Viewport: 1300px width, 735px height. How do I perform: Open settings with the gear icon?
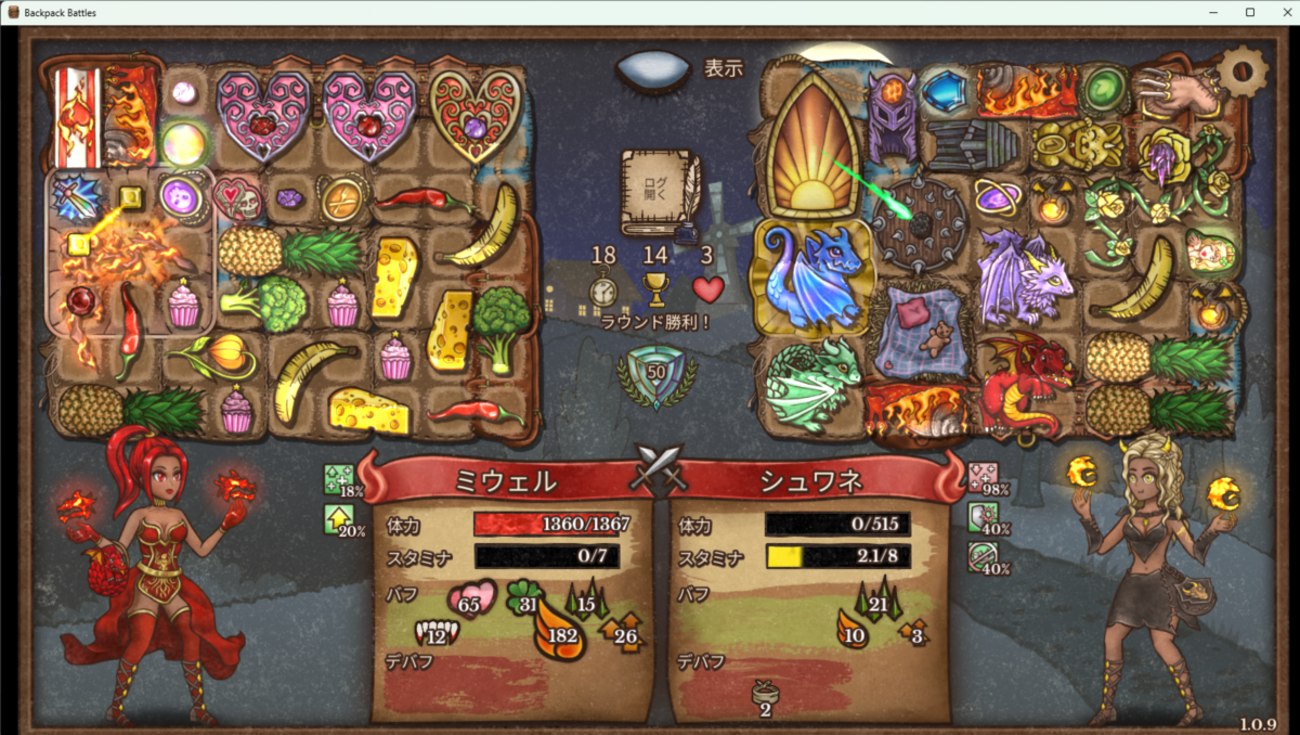point(1241,72)
